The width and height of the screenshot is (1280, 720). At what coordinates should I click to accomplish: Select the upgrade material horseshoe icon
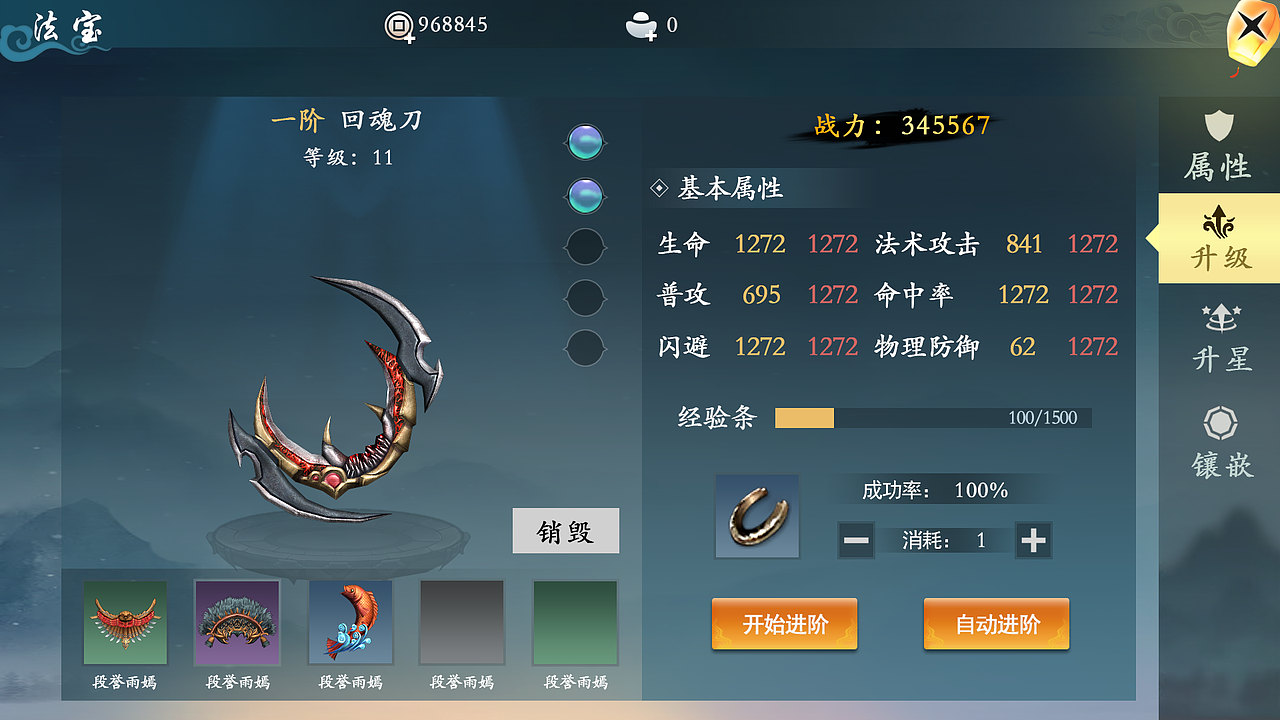[756, 516]
